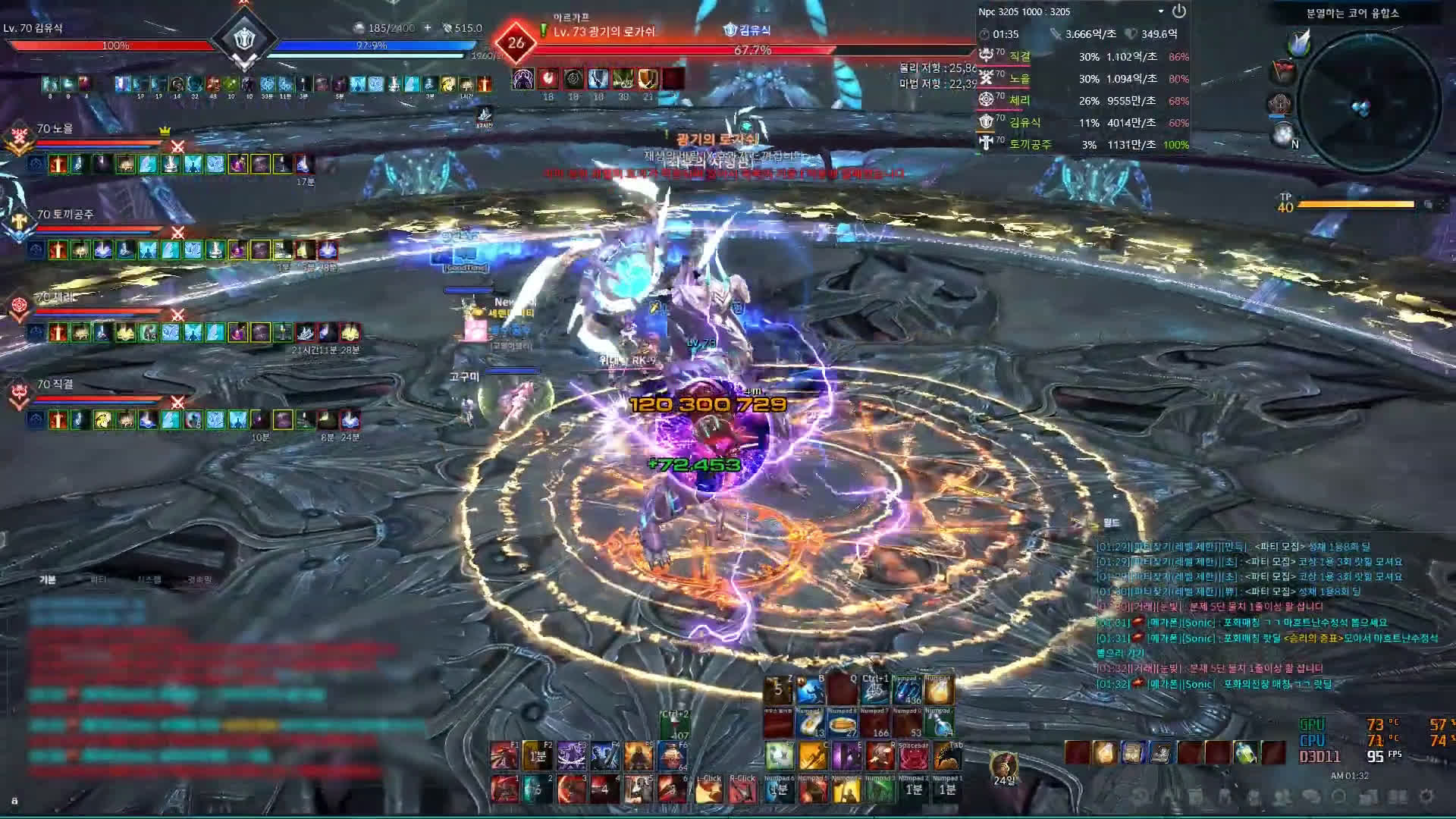Click the DPS meter power button
The width and height of the screenshot is (1456, 819).
(x=1178, y=11)
